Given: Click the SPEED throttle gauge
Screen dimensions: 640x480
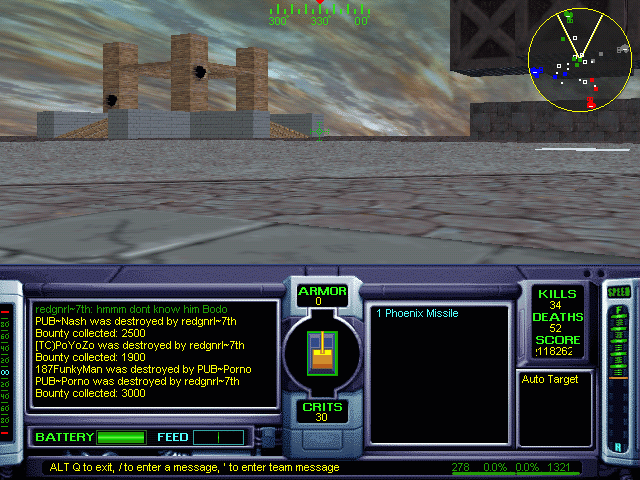Looking at the screenshot, I should 620,370.
